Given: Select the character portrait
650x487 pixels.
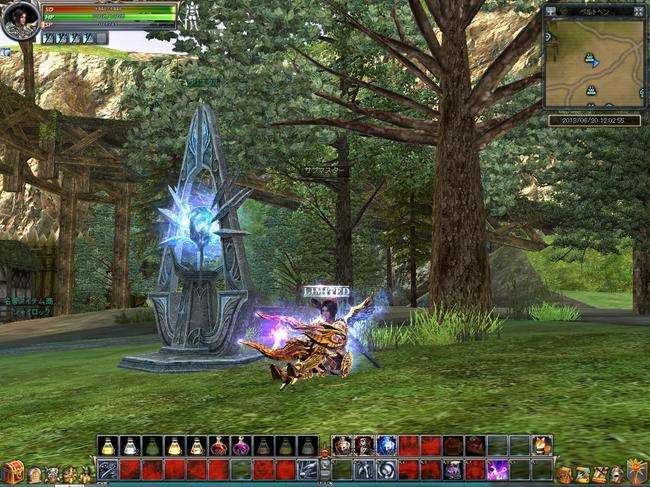Looking at the screenshot, I should (x=19, y=21).
